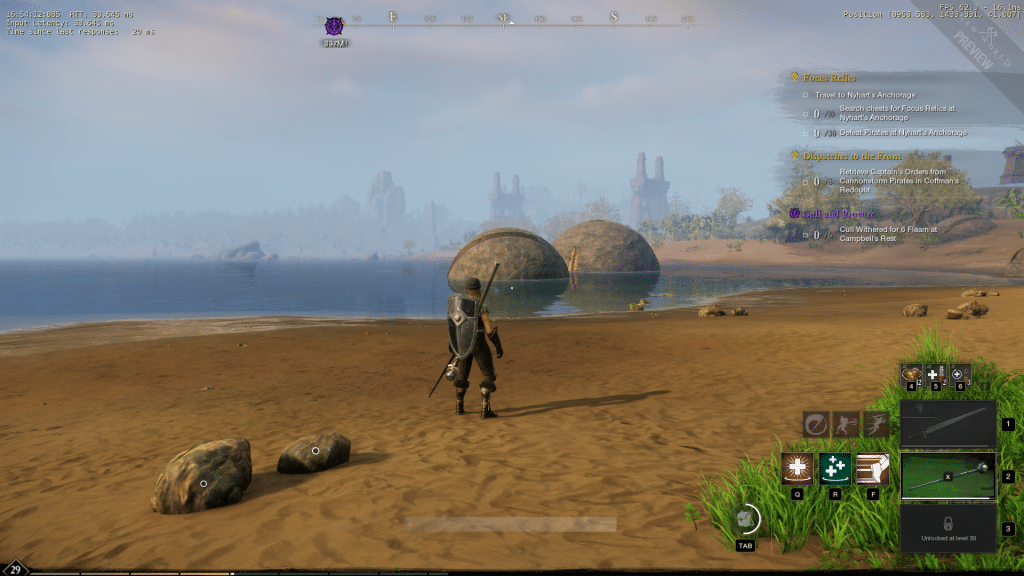Click the greyed-out leaping figure sword ability

876,423
